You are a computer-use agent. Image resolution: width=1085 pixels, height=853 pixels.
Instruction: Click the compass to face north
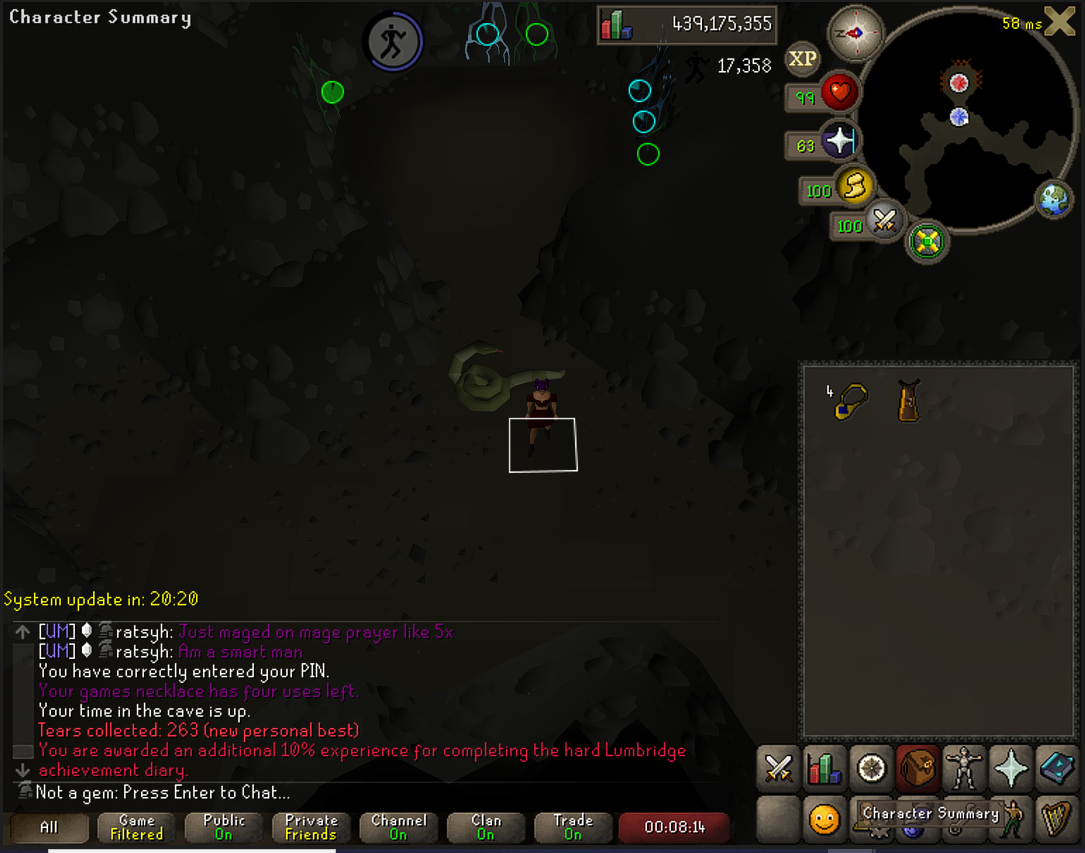856,33
